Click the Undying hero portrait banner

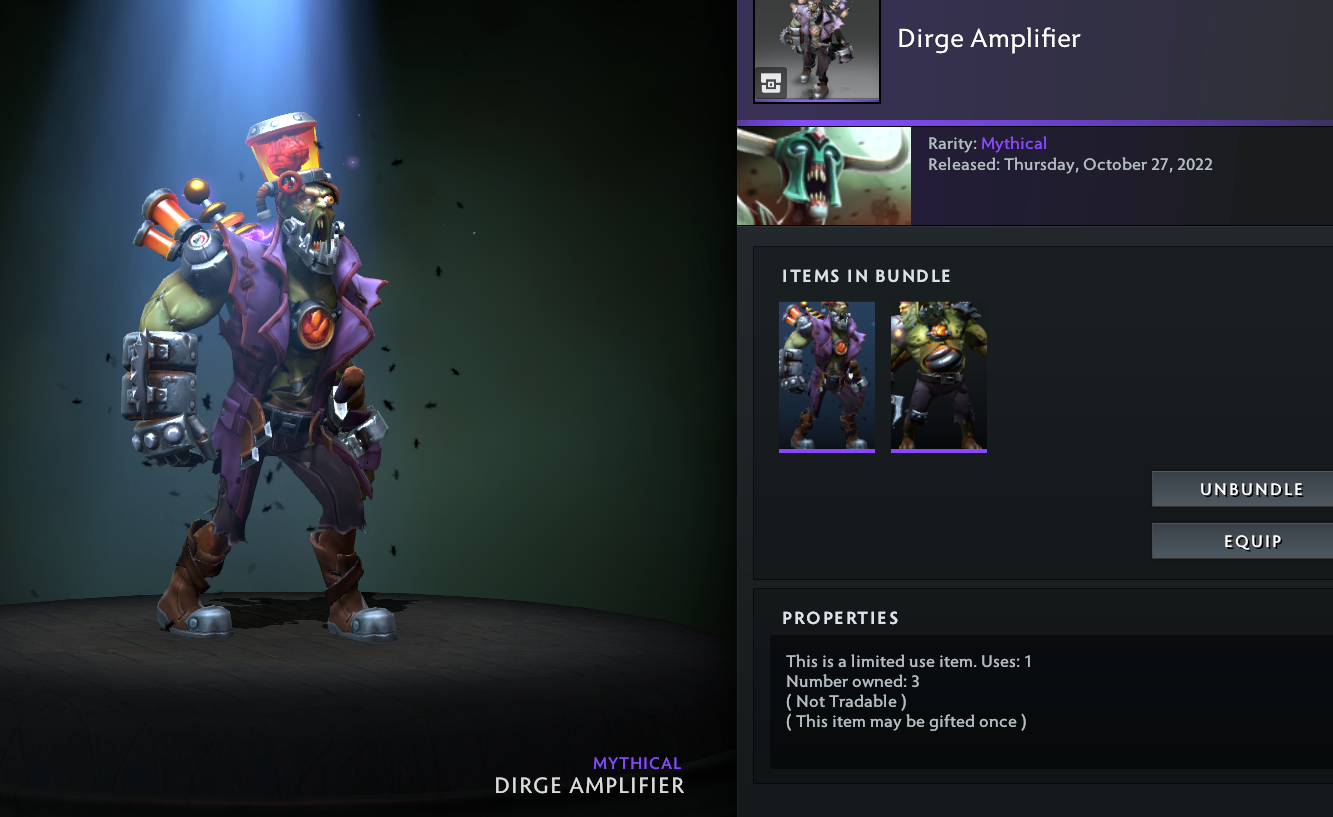point(824,176)
